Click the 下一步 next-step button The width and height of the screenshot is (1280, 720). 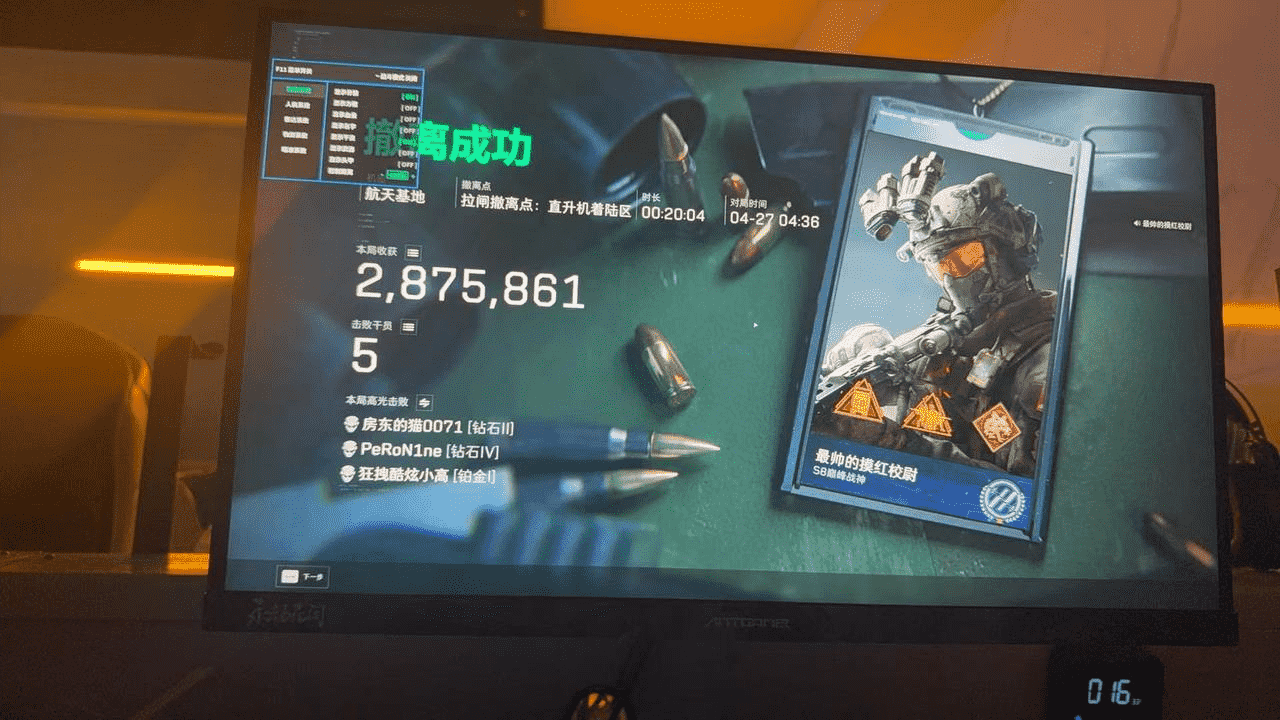point(301,577)
